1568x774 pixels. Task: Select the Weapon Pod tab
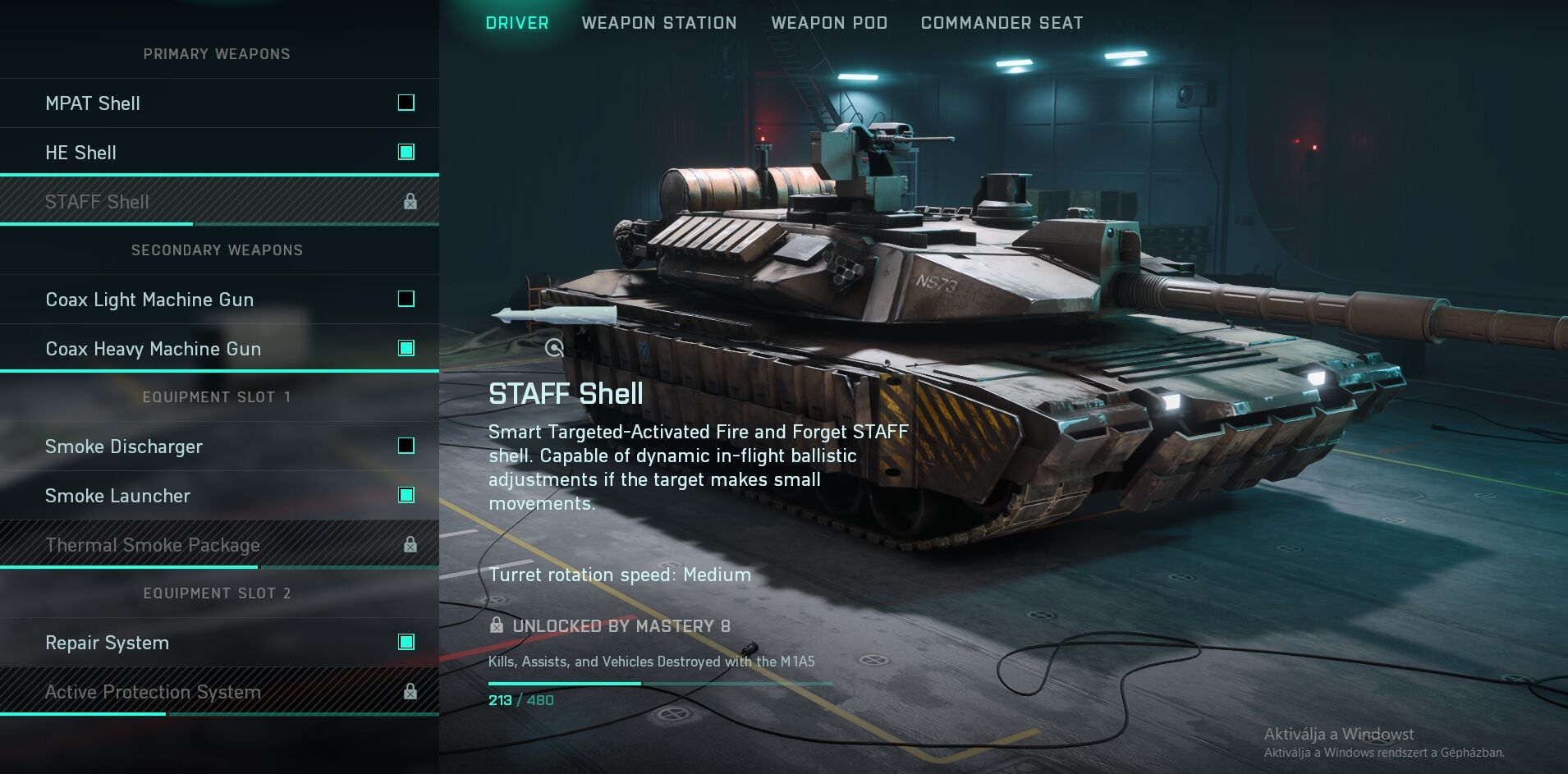828,23
